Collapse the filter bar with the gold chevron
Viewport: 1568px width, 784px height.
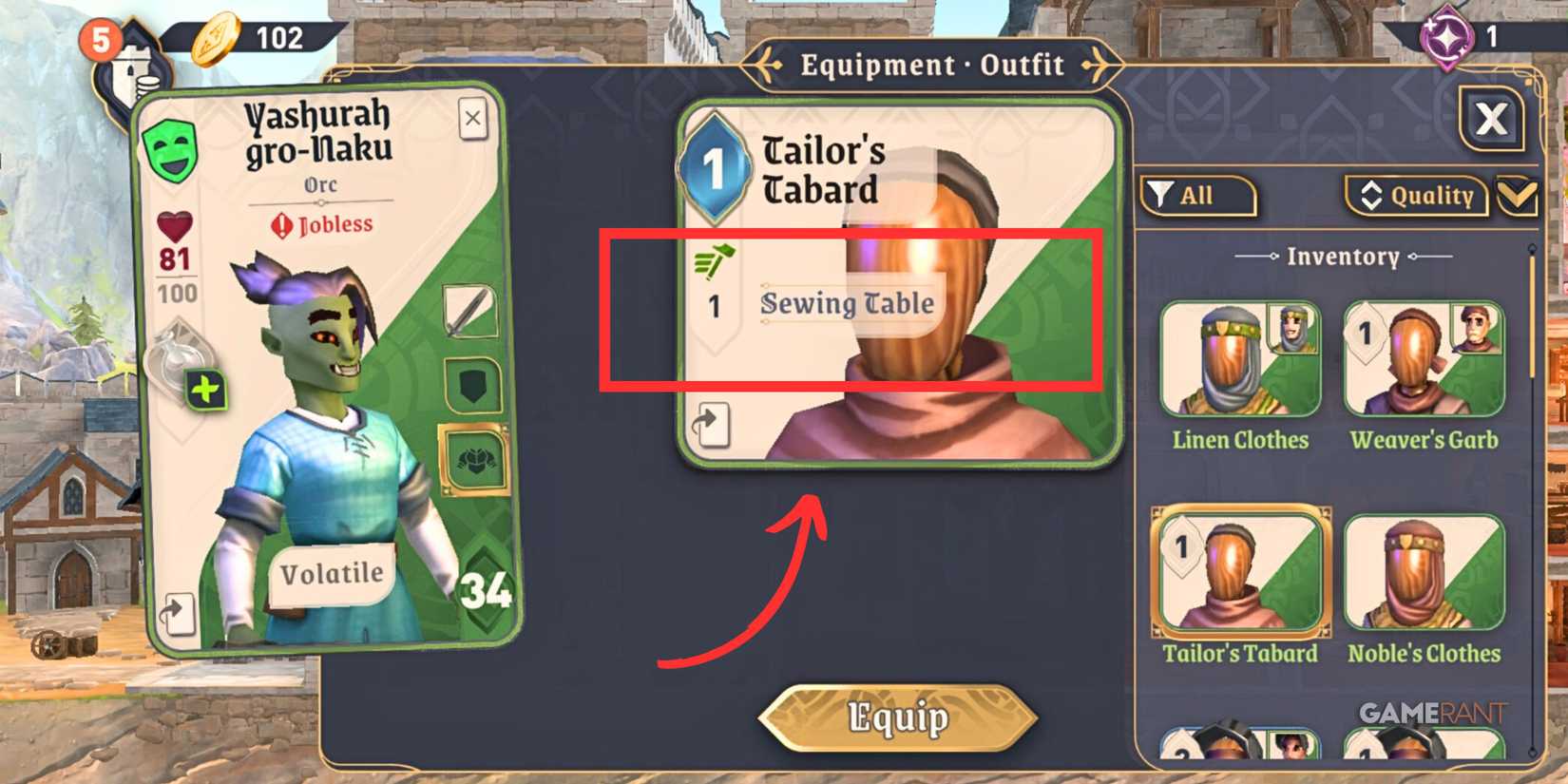(x=1519, y=197)
